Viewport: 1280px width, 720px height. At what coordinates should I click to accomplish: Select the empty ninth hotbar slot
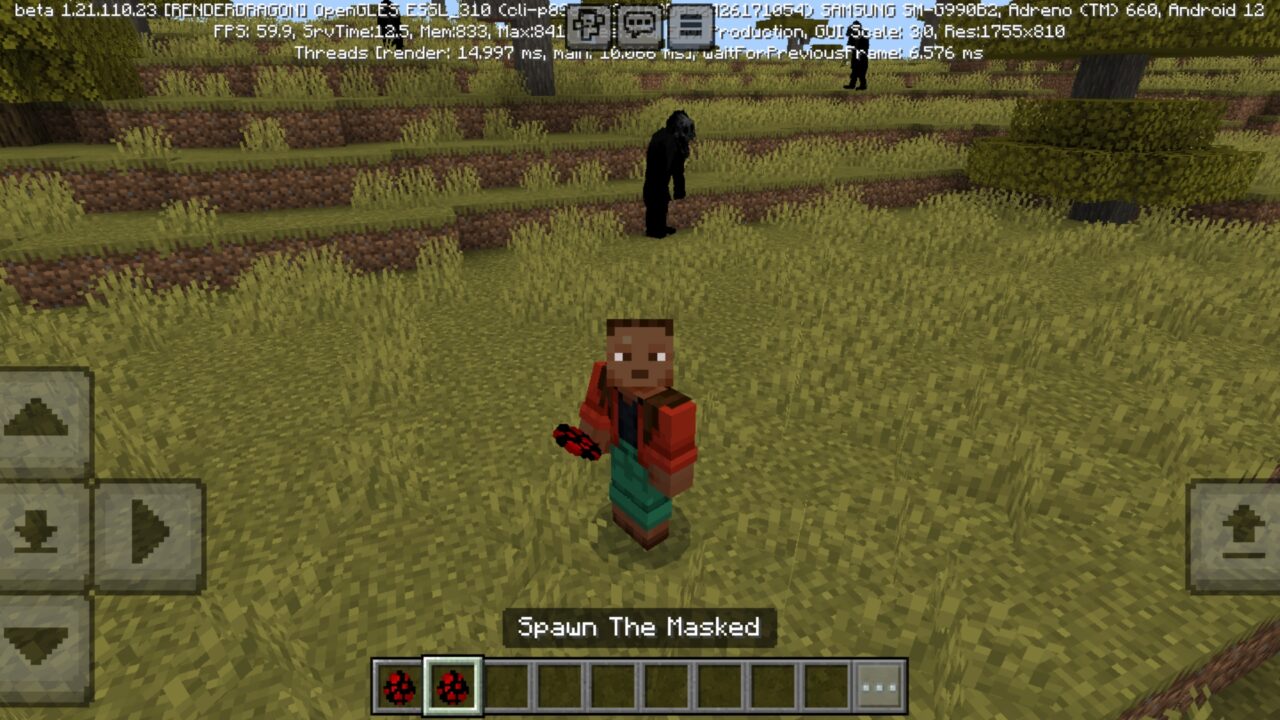click(x=825, y=686)
